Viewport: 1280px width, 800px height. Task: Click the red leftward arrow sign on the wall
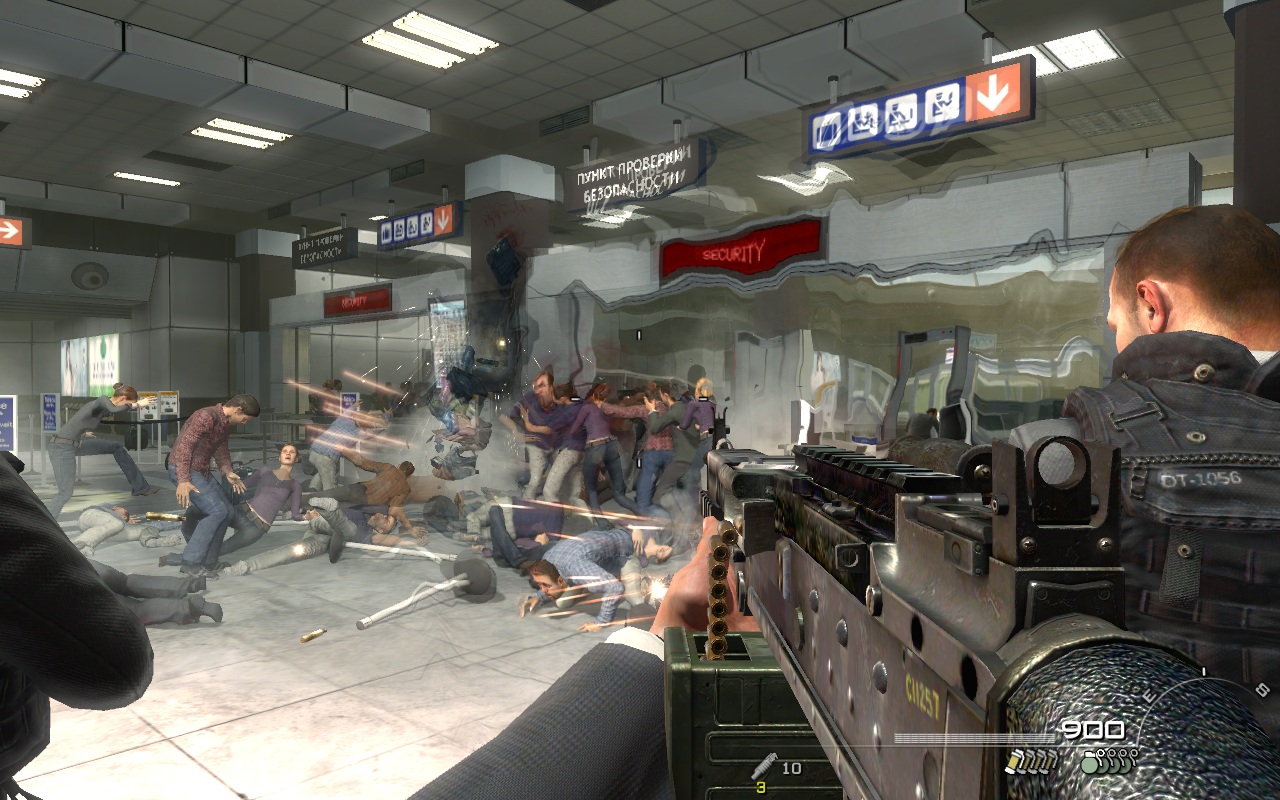pyautogui.click(x=10, y=230)
